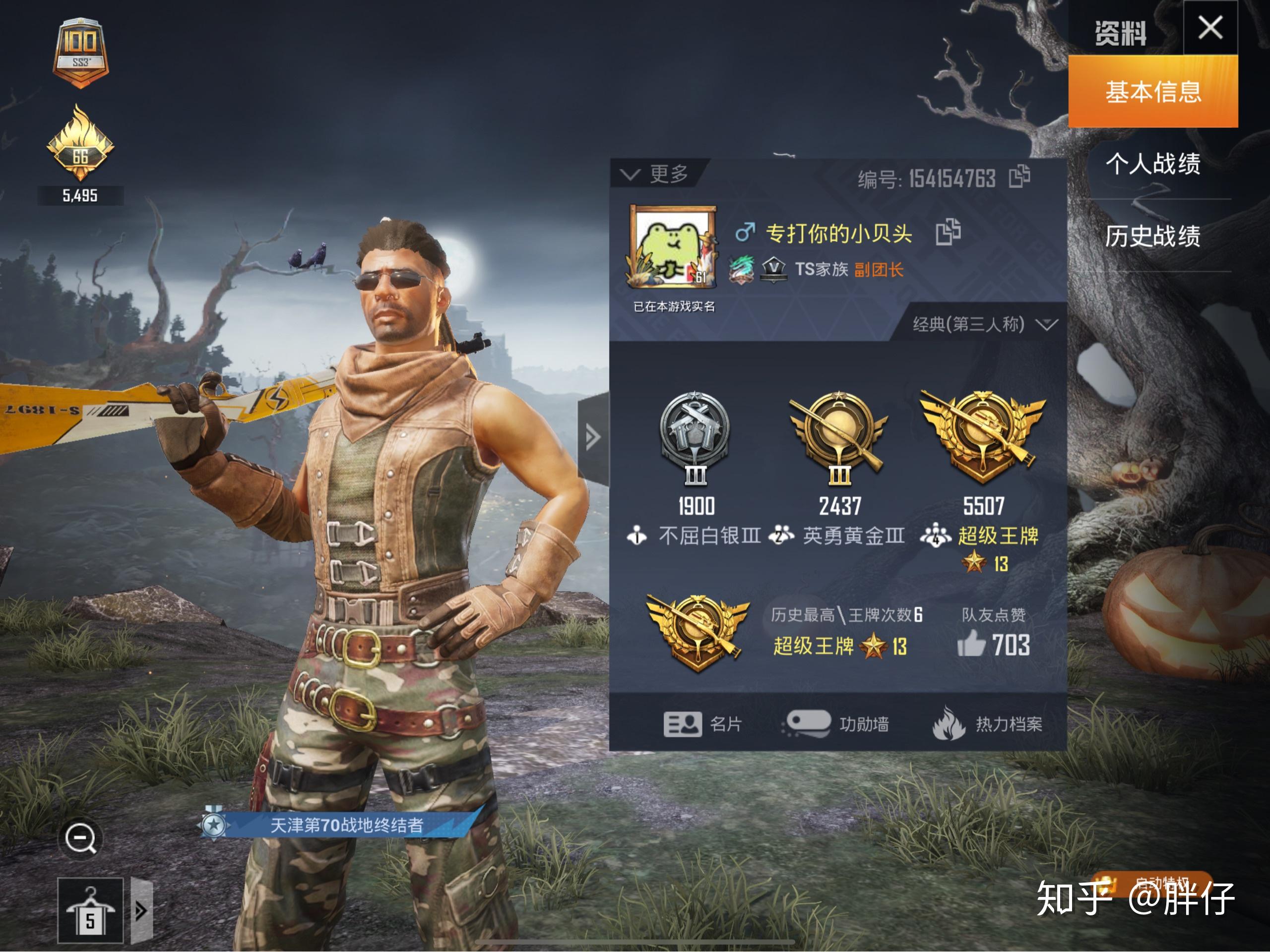Image resolution: width=1270 pixels, height=952 pixels.
Task: Expand the 更多 dropdown
Action: [x=657, y=174]
